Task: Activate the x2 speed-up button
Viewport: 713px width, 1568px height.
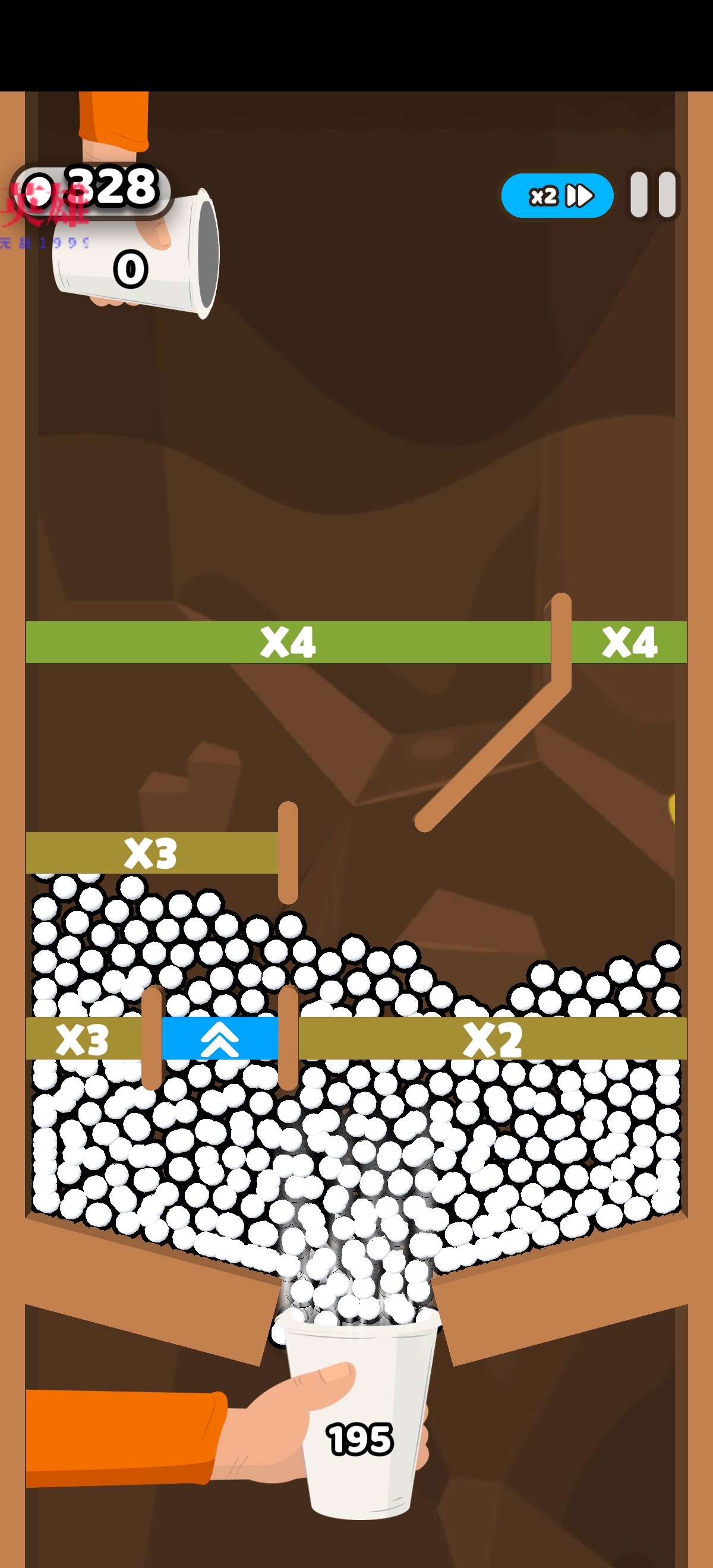Action: point(557,195)
